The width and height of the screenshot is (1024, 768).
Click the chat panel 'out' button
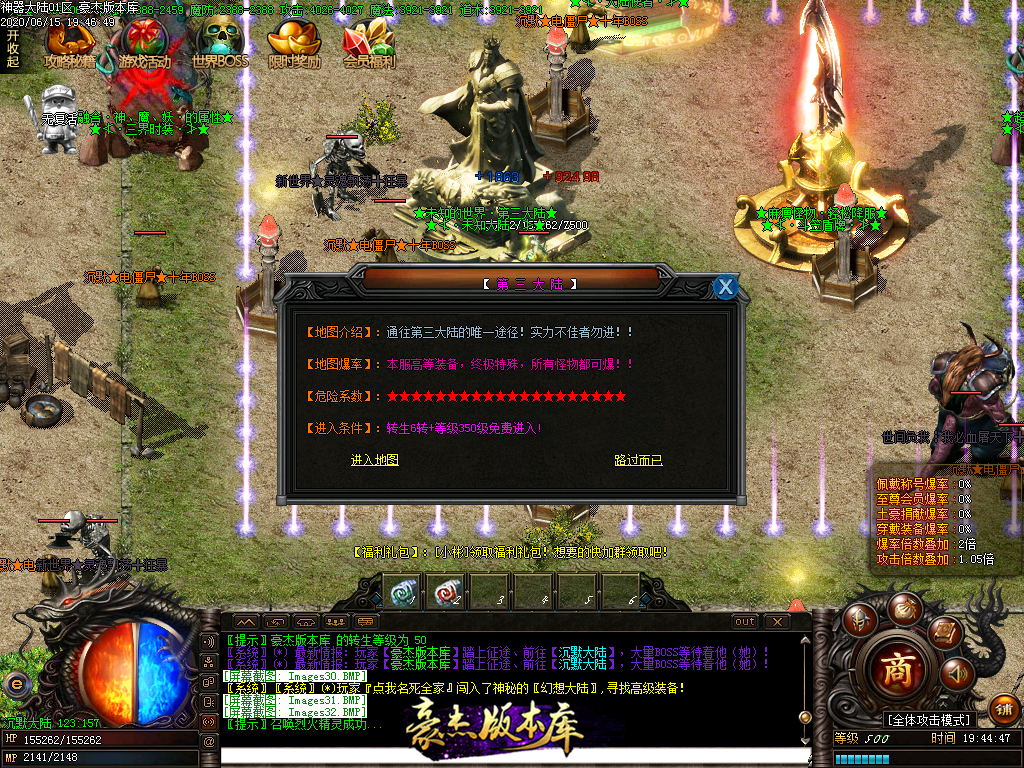tap(745, 622)
